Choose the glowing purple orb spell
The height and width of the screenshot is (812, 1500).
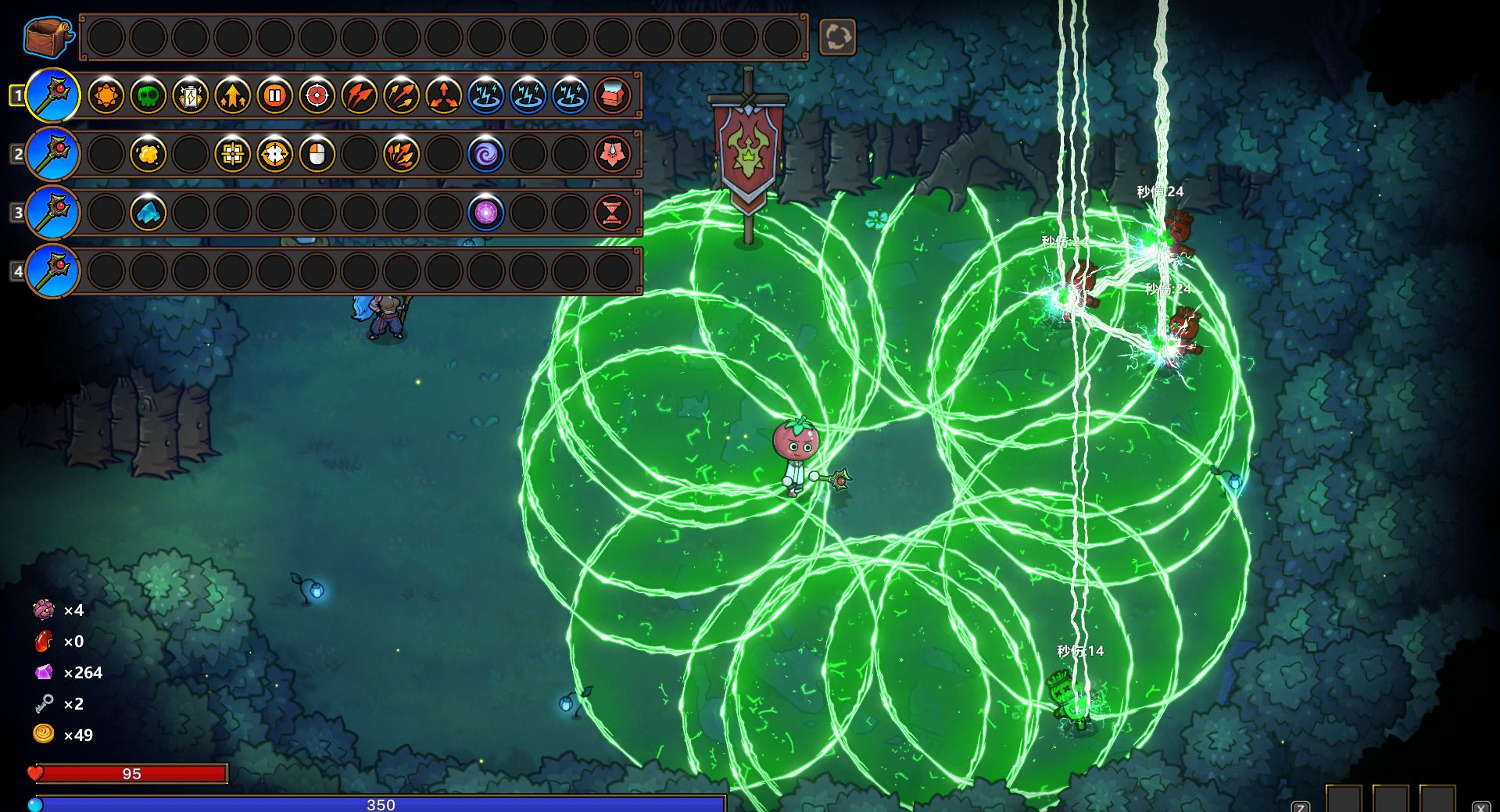[485, 213]
